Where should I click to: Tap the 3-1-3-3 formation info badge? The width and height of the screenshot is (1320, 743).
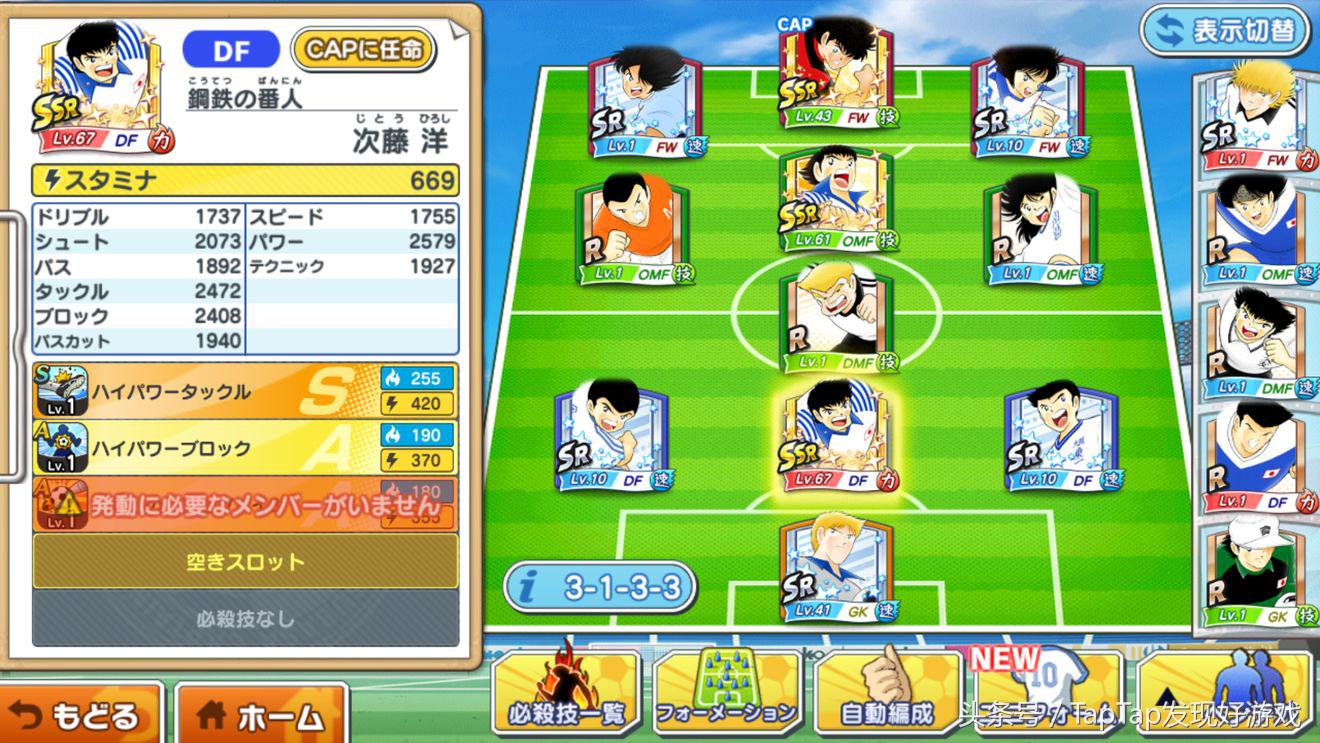click(600, 586)
